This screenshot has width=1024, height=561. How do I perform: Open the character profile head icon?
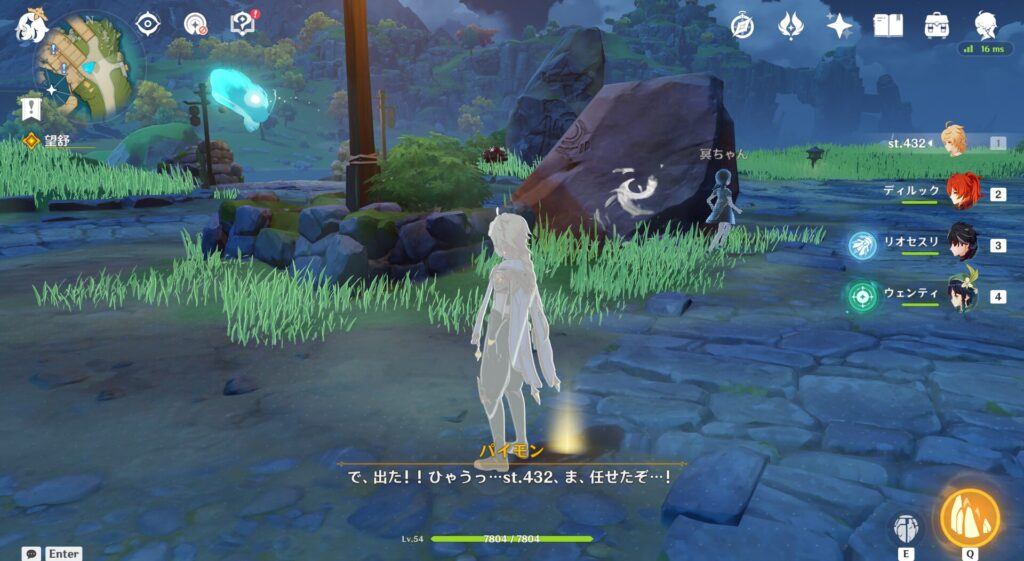(986, 25)
